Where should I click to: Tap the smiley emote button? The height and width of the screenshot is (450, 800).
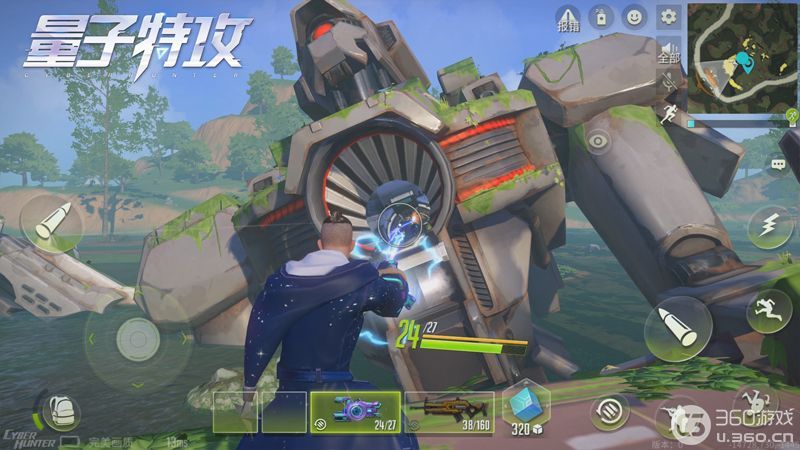coord(634,17)
